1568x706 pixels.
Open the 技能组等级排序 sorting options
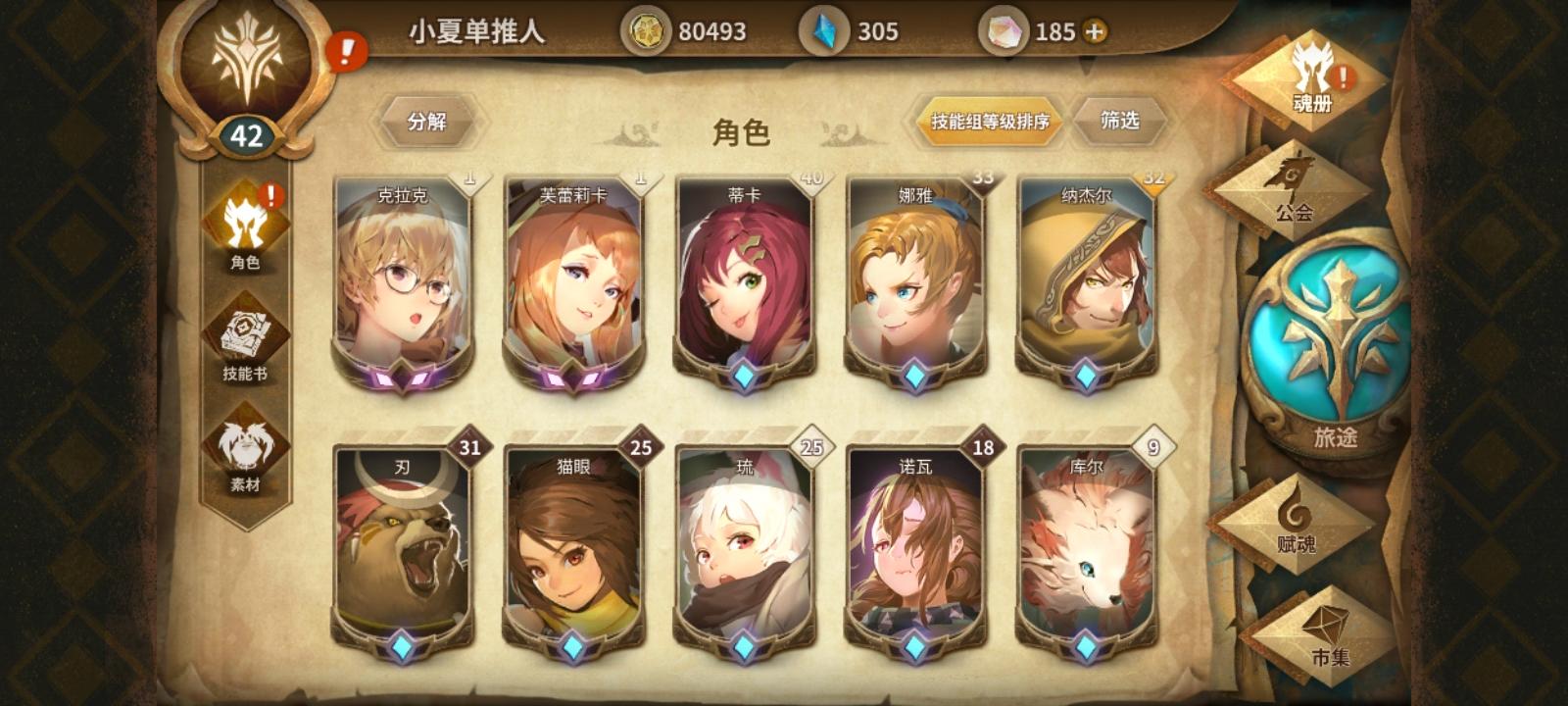(x=985, y=123)
